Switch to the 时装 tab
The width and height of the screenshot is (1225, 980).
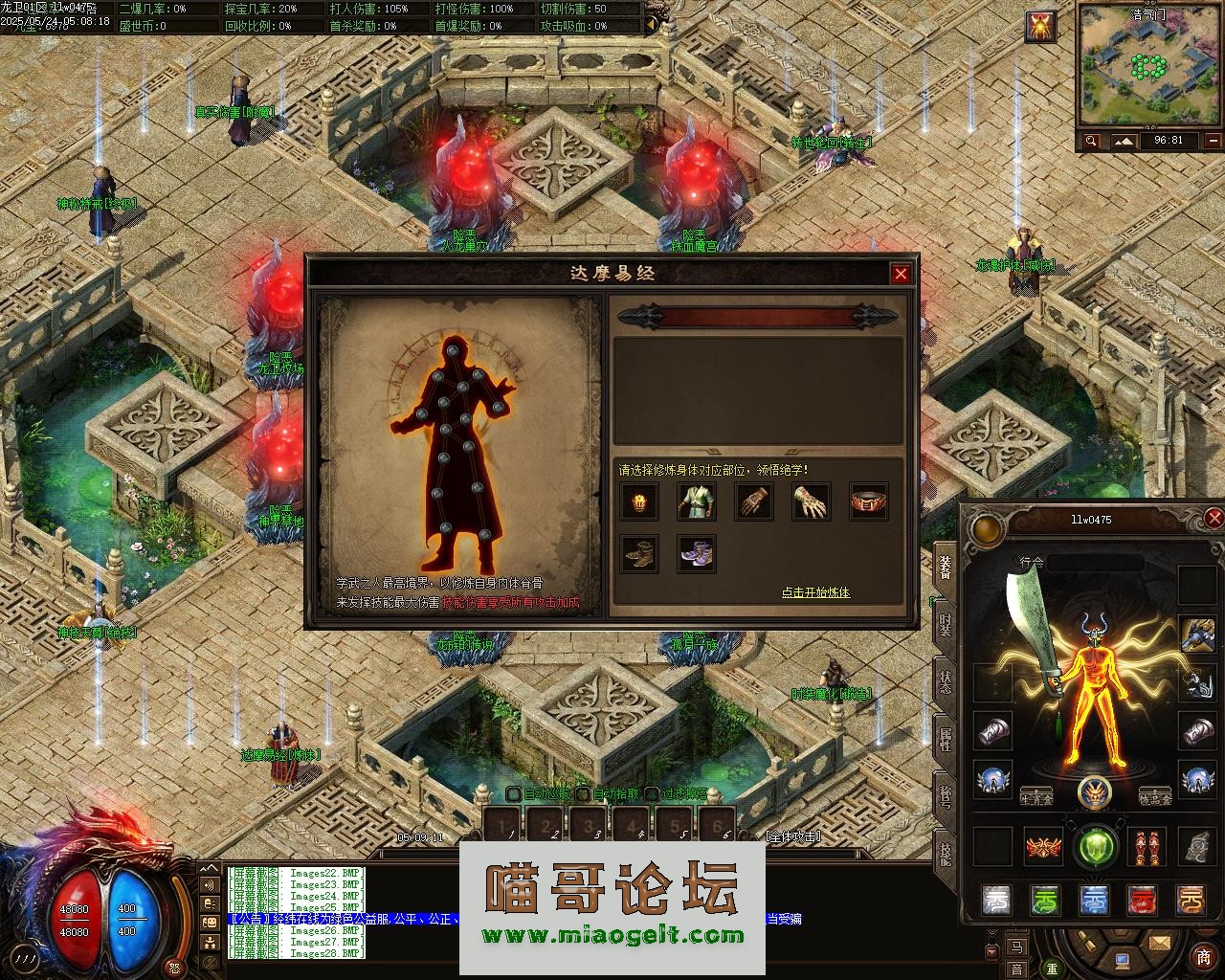coord(946,626)
